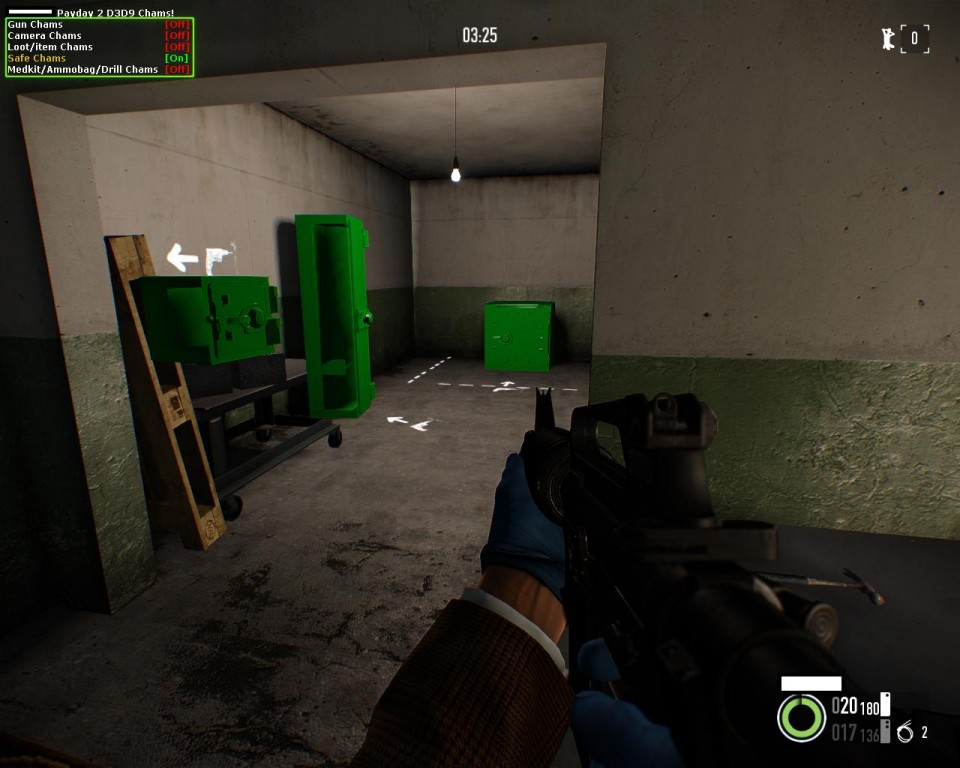Image resolution: width=960 pixels, height=768 pixels.
Task: Turn off the Safe Chams option
Action: click(x=177, y=58)
